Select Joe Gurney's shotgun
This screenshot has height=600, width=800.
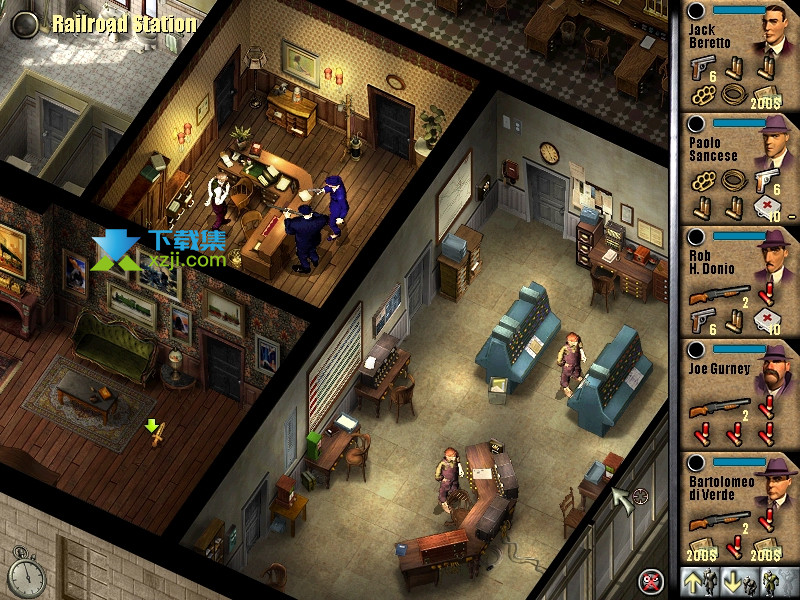tap(718, 406)
